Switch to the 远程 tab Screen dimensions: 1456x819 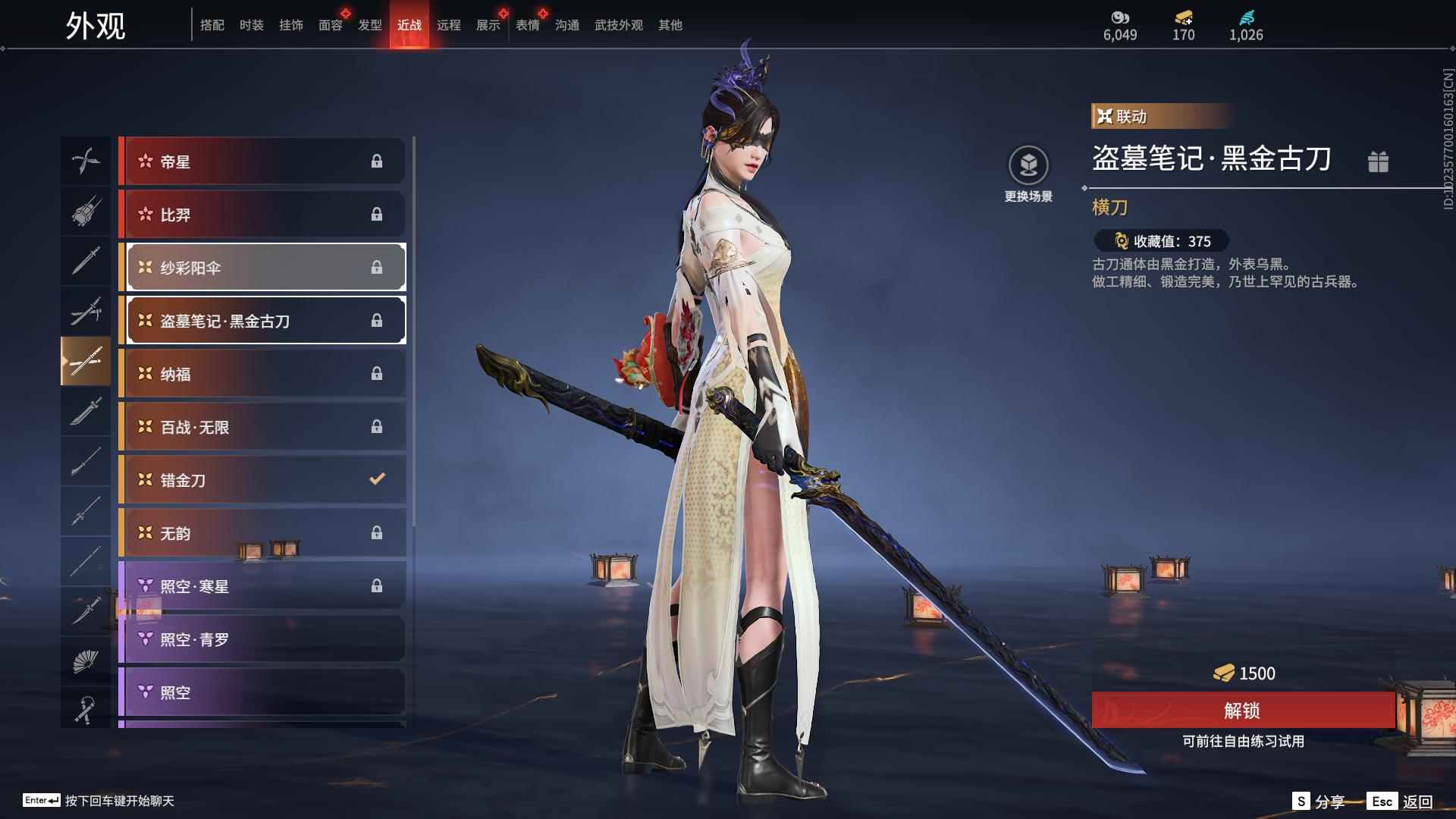[449, 24]
